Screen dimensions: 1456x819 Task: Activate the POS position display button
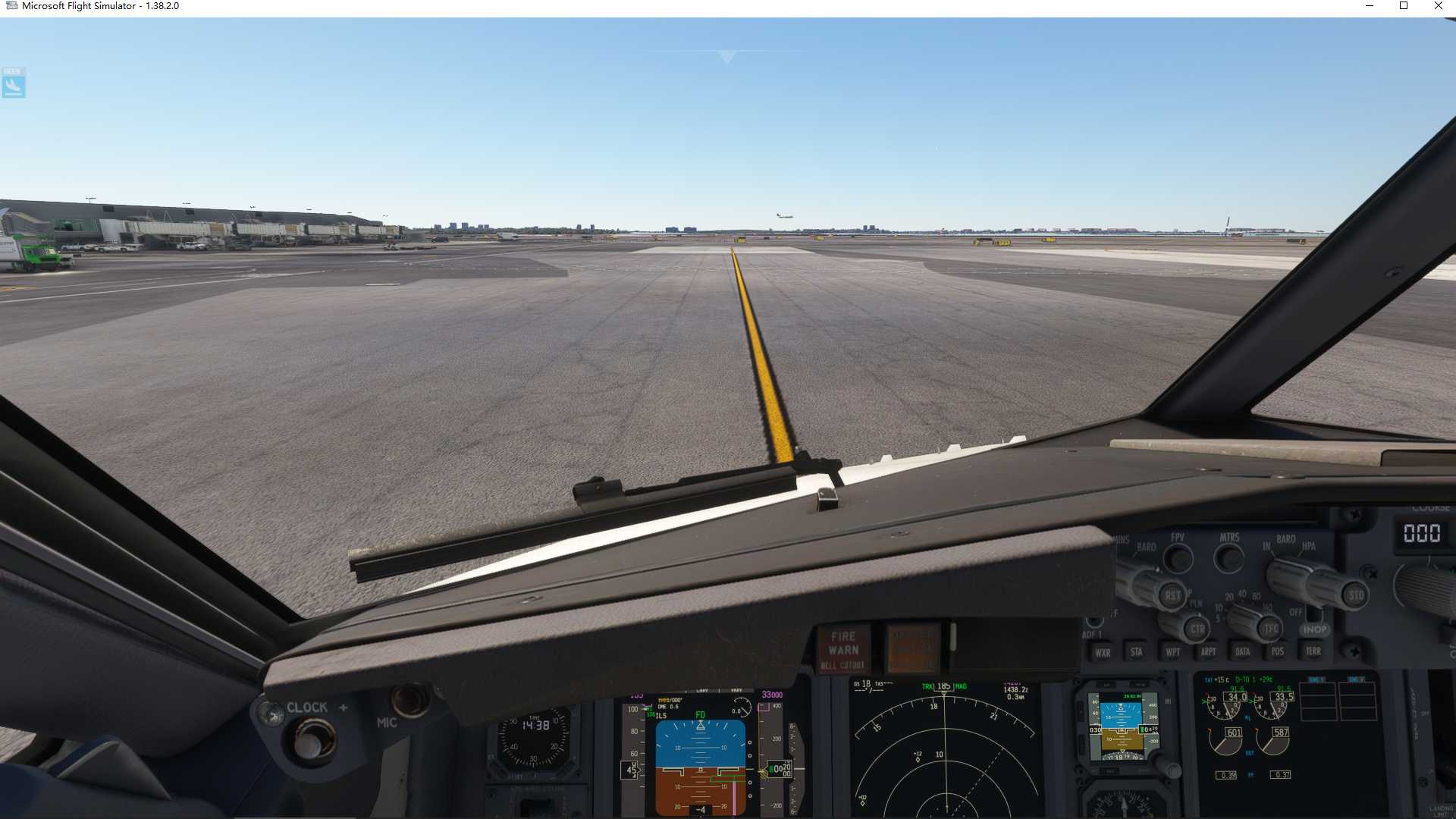1279,652
